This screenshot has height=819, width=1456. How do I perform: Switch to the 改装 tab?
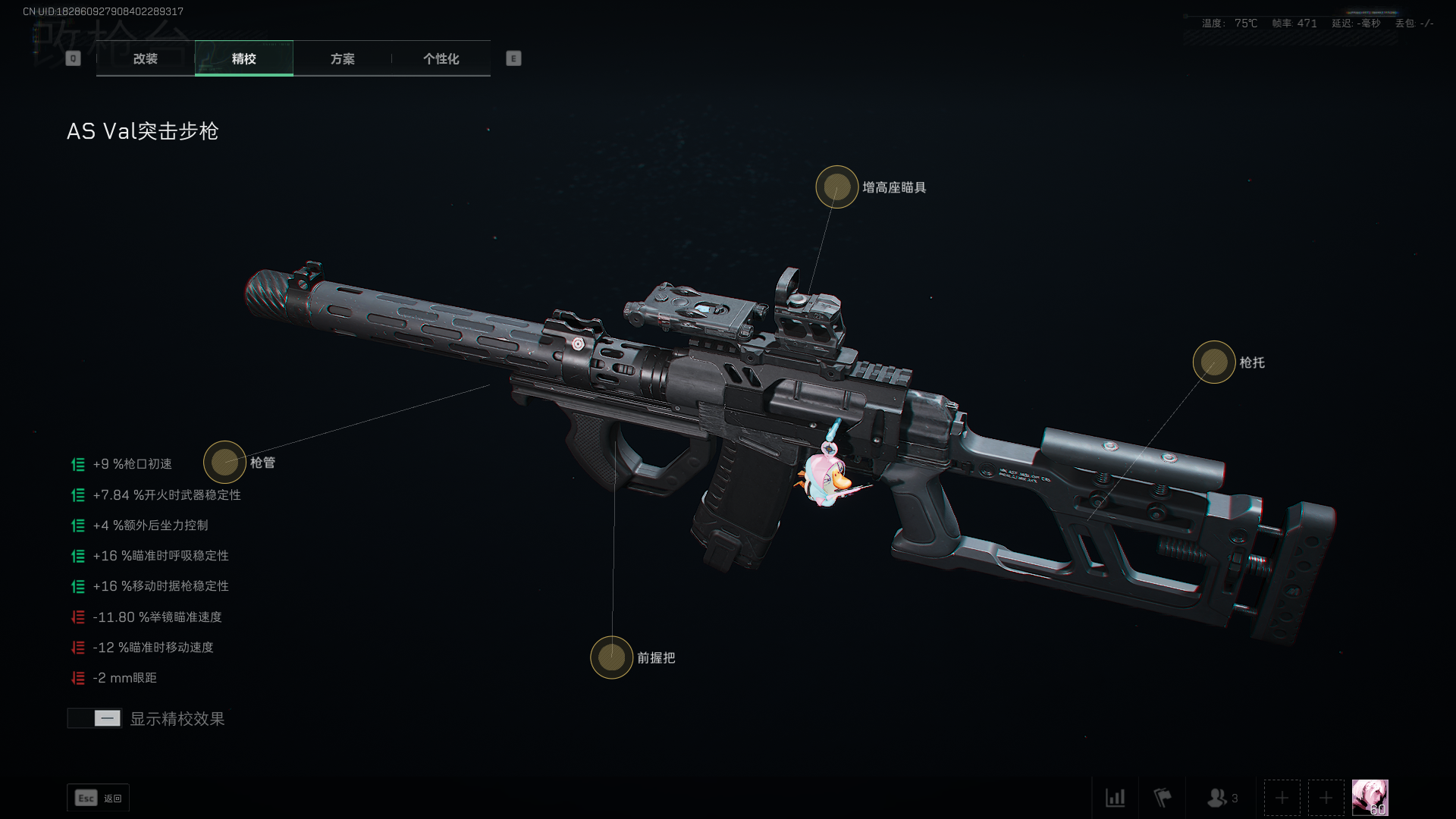tap(145, 58)
